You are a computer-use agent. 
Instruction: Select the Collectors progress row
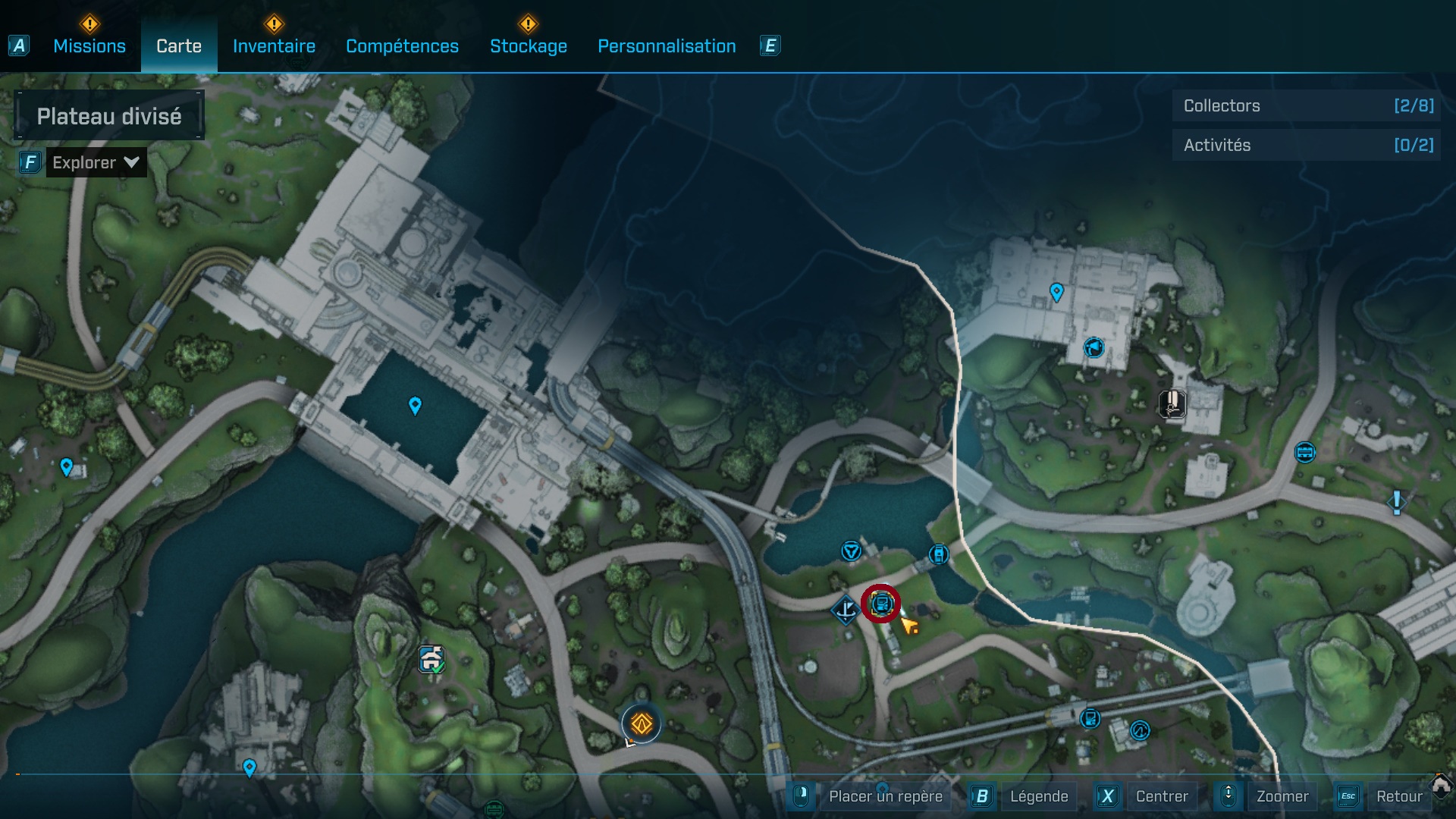(1307, 106)
